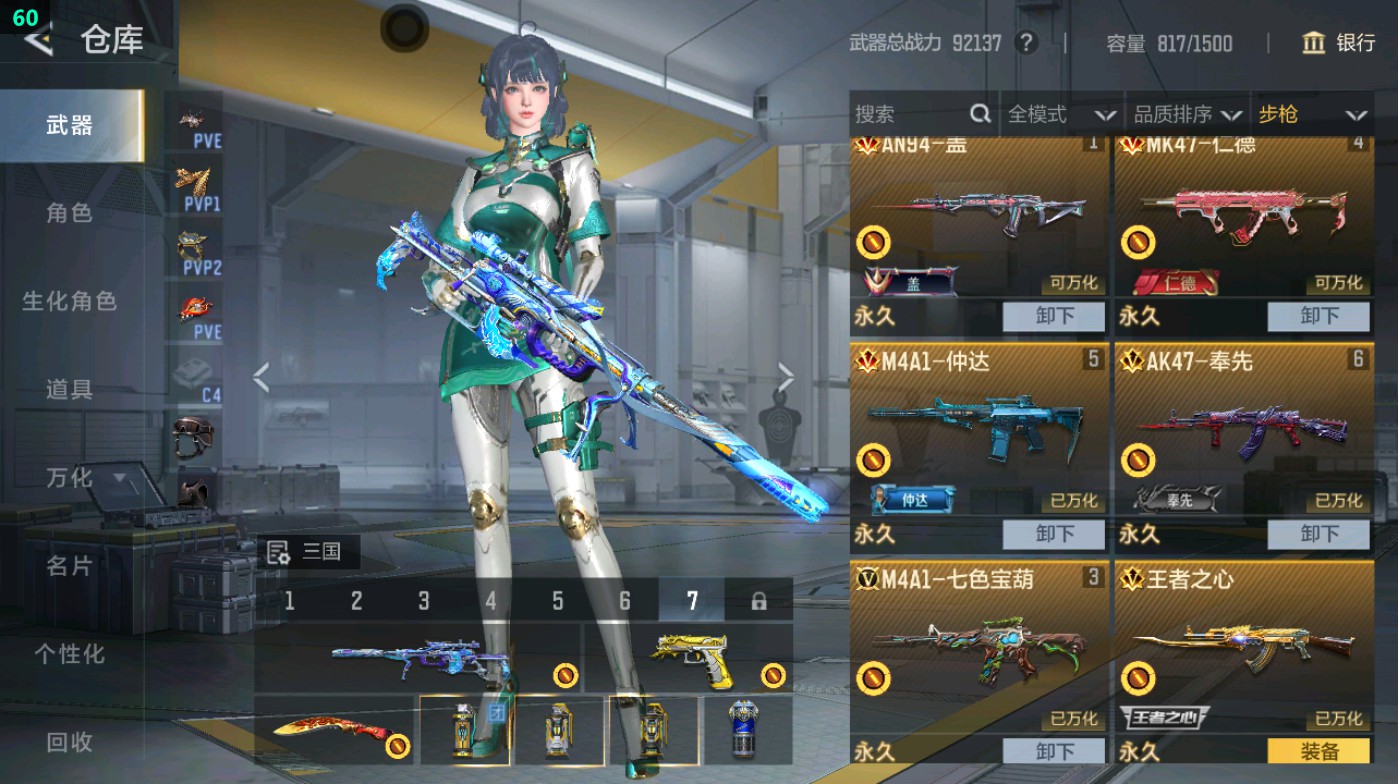Switch to the 生化角色 tab

point(69,301)
